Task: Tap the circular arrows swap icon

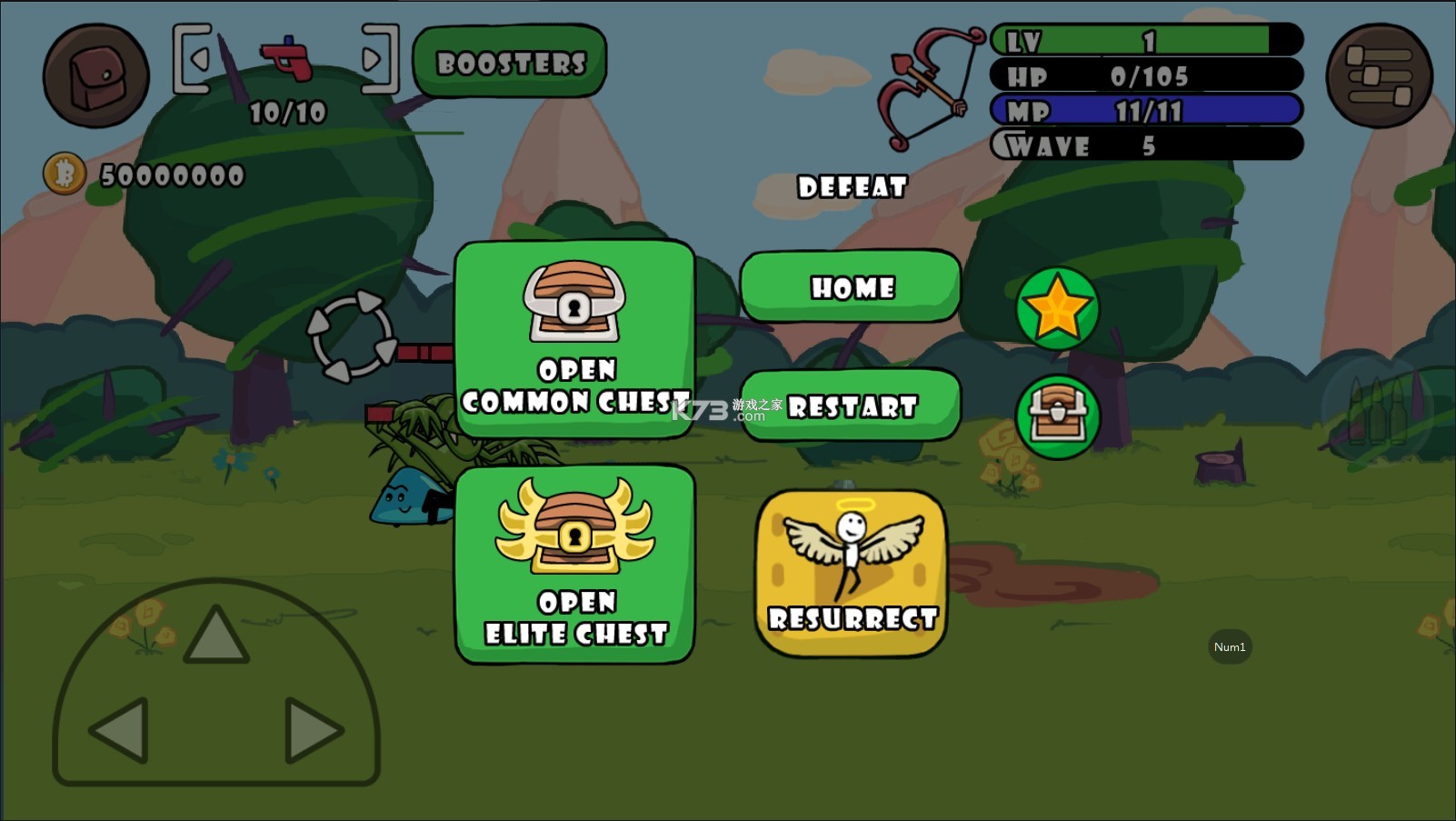Action: click(x=351, y=335)
